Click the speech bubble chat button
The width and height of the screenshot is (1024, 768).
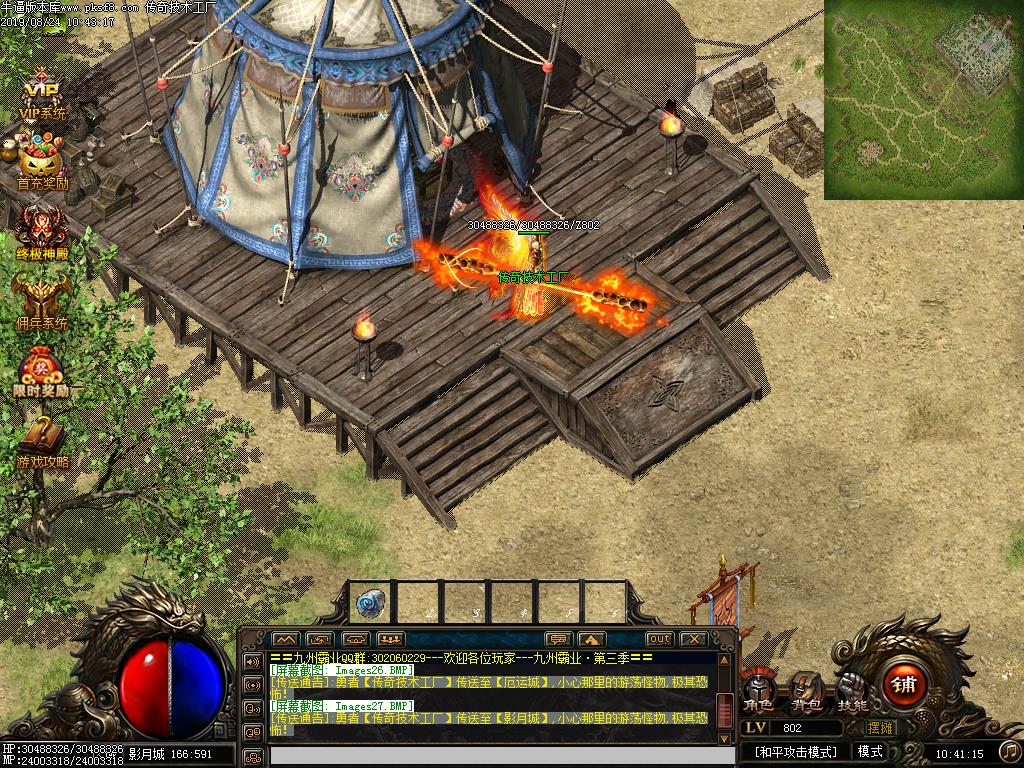coord(558,639)
